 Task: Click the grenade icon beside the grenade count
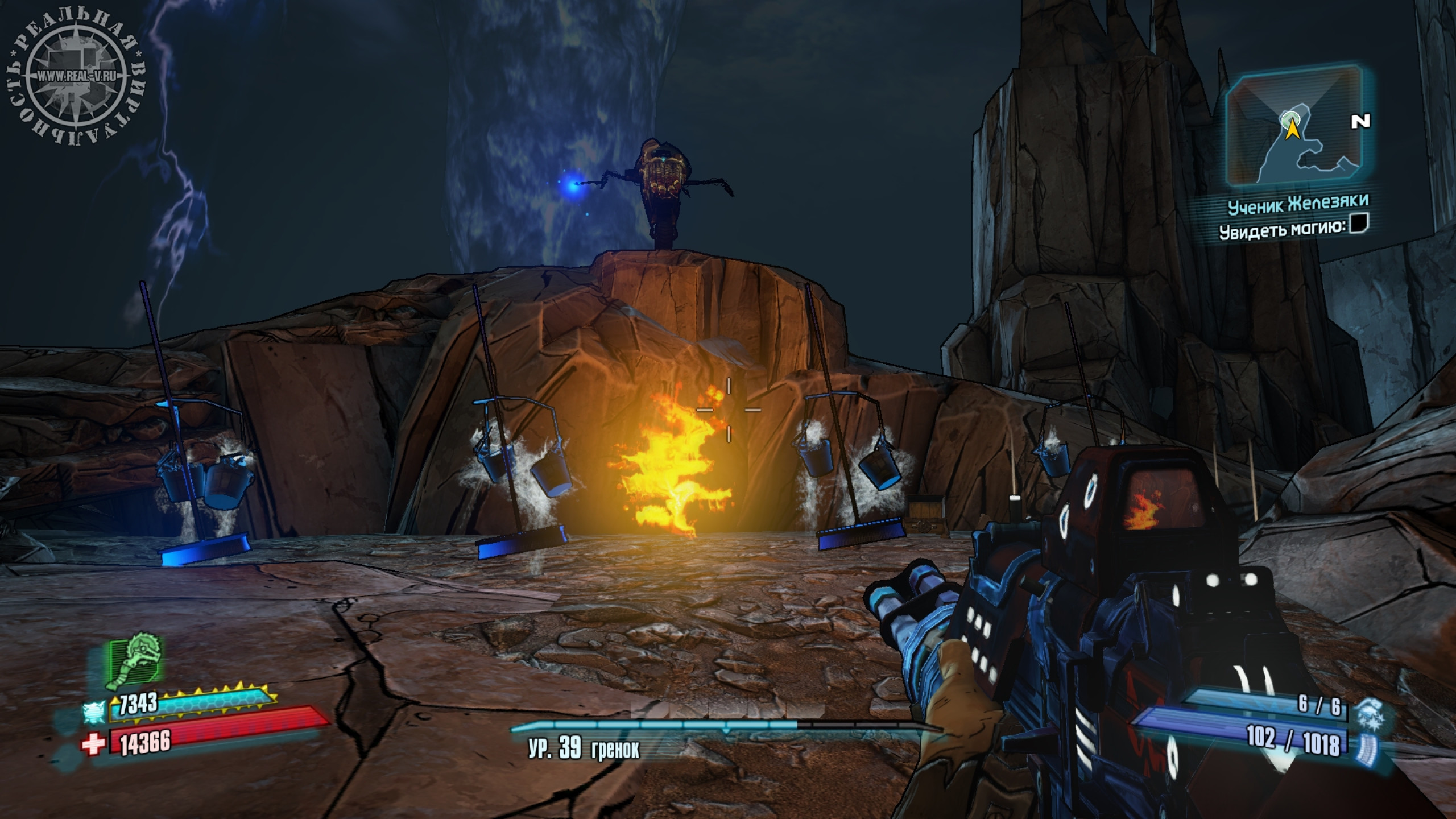(x=1366, y=711)
